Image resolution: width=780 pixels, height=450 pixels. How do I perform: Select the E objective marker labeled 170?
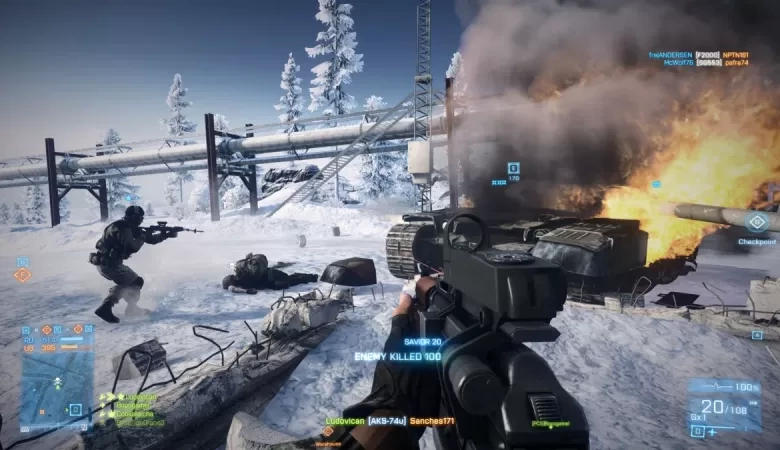(513, 168)
